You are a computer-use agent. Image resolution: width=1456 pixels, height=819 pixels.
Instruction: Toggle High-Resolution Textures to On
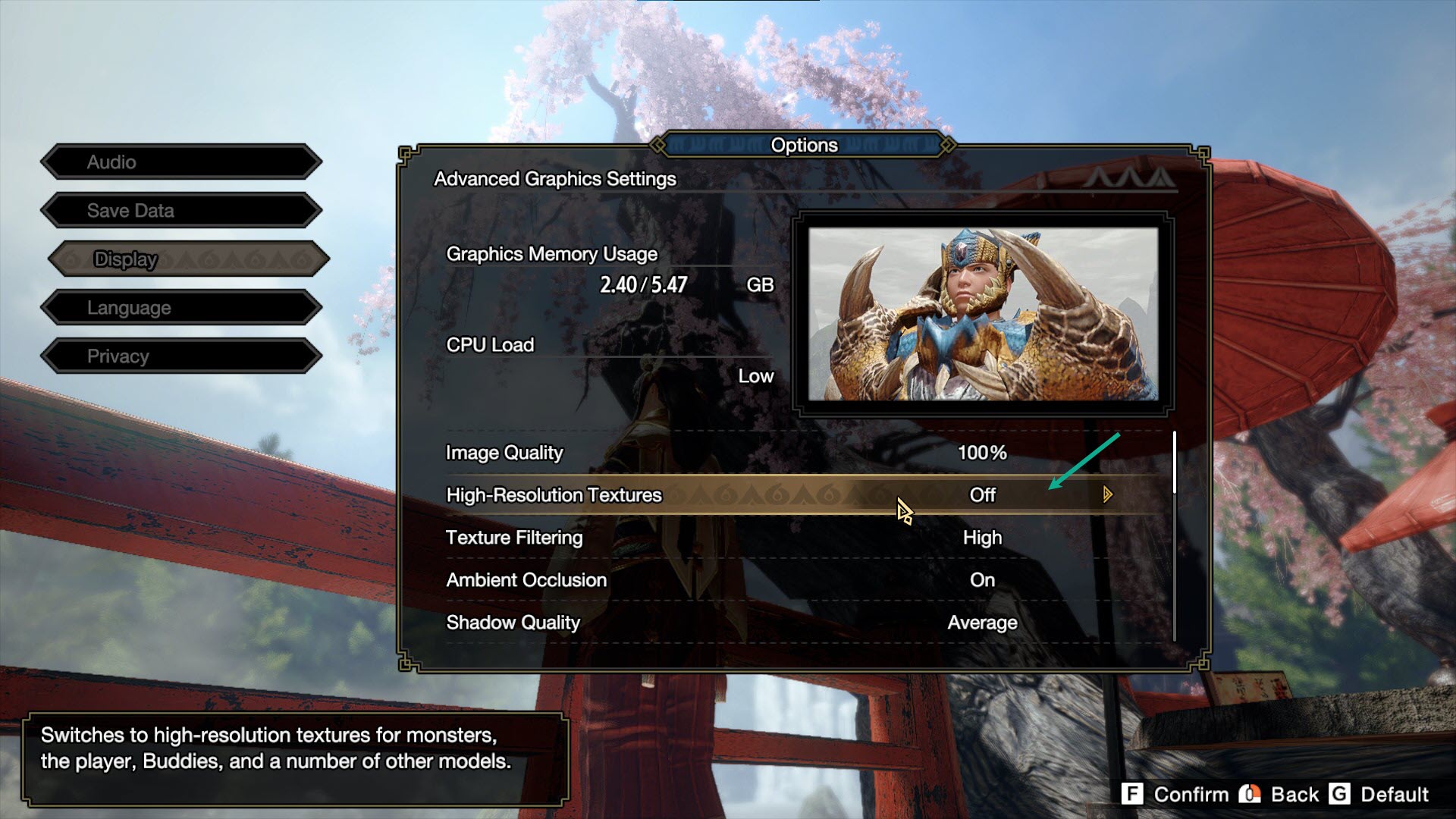(982, 494)
